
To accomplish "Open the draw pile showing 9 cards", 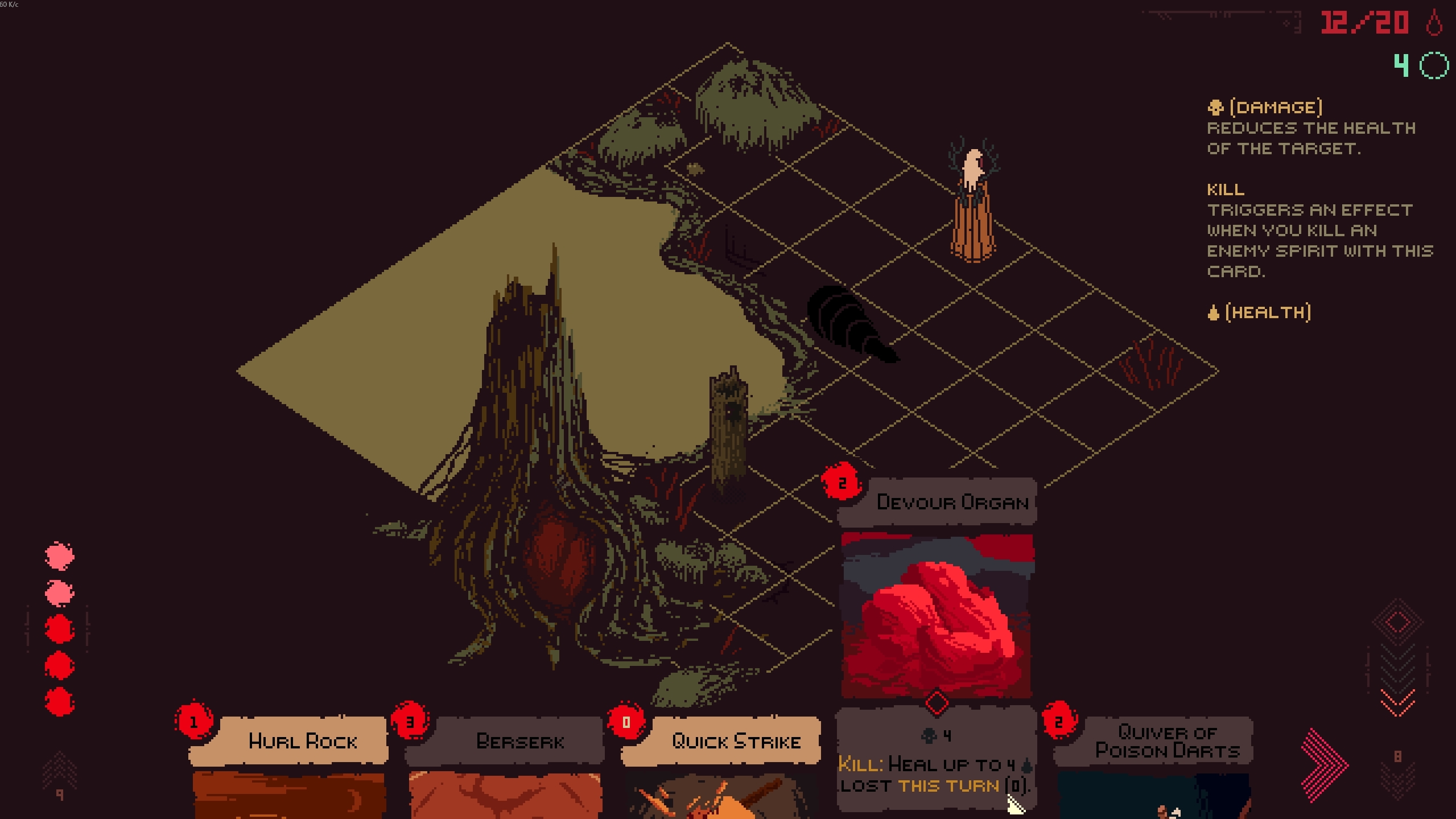I will coord(59,775).
